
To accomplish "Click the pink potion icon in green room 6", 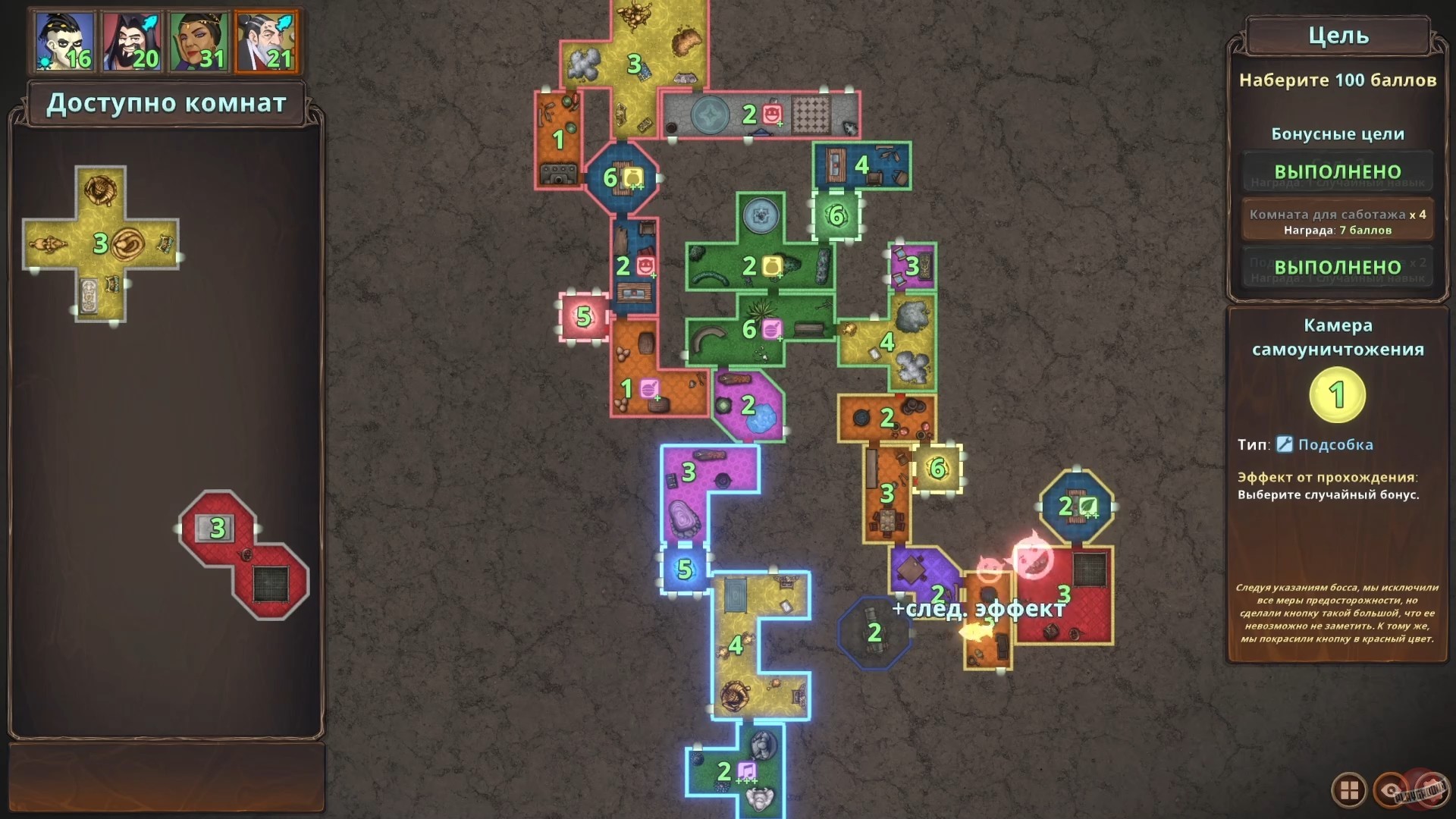I will 771,330.
